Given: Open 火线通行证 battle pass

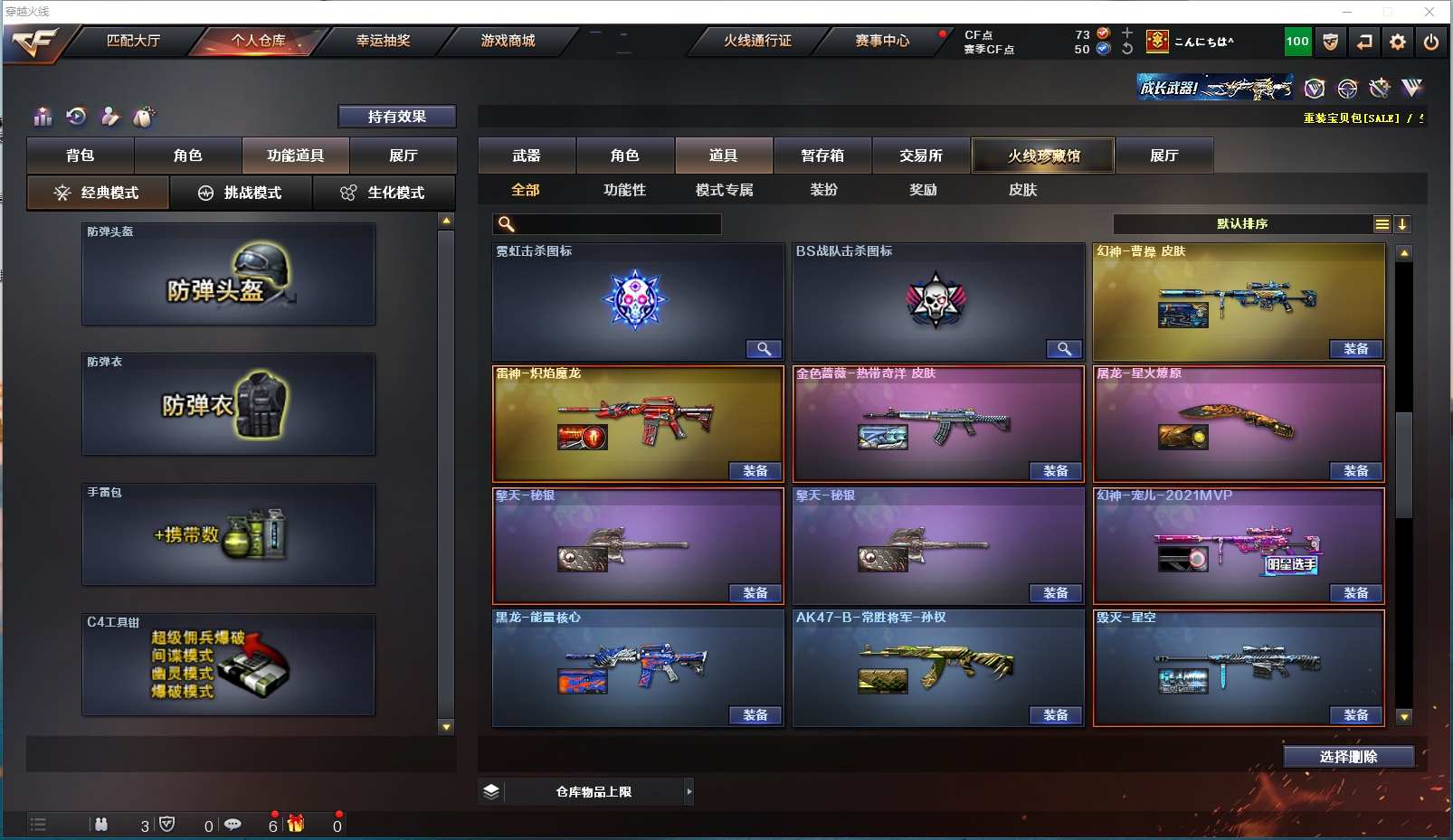Looking at the screenshot, I should tap(757, 41).
